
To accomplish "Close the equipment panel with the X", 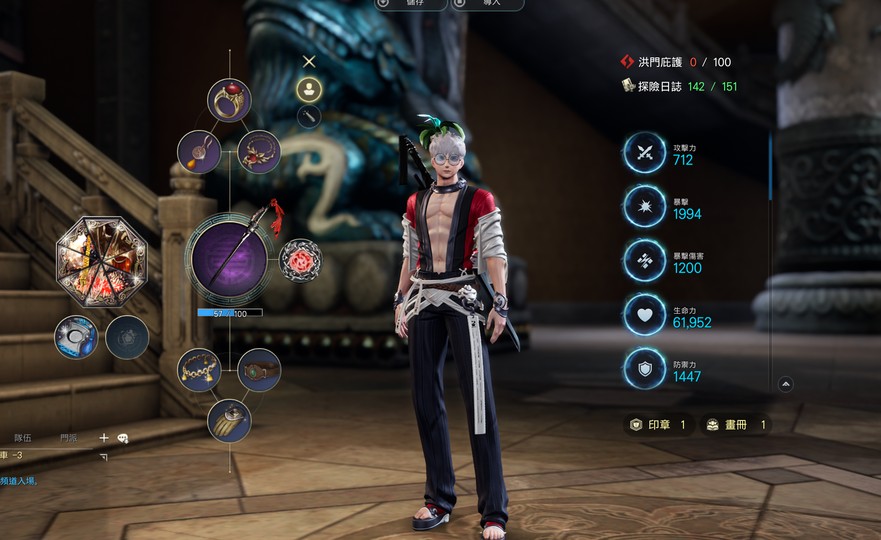I will click(309, 62).
